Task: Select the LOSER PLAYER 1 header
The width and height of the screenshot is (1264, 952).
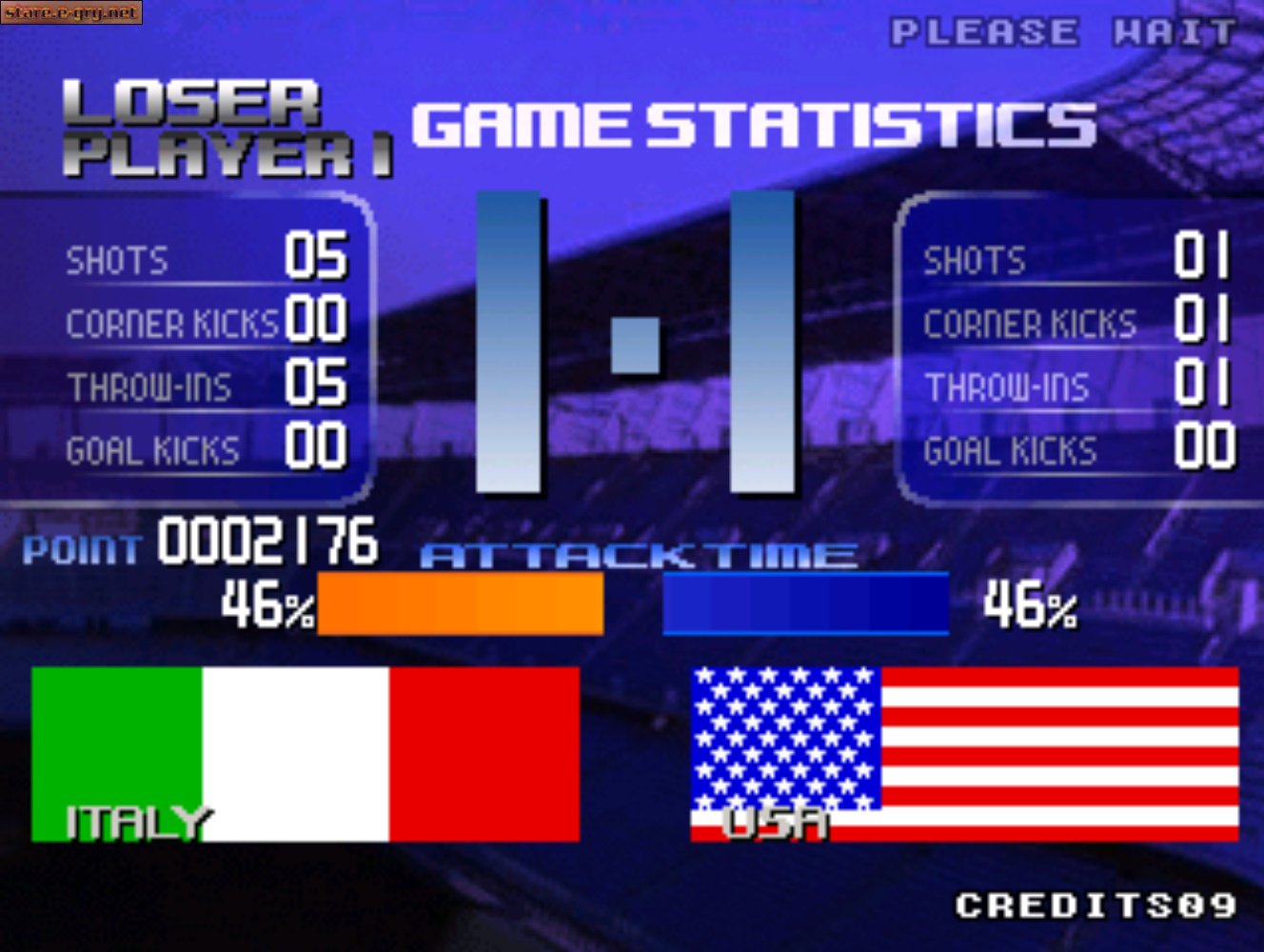Action: [224, 124]
